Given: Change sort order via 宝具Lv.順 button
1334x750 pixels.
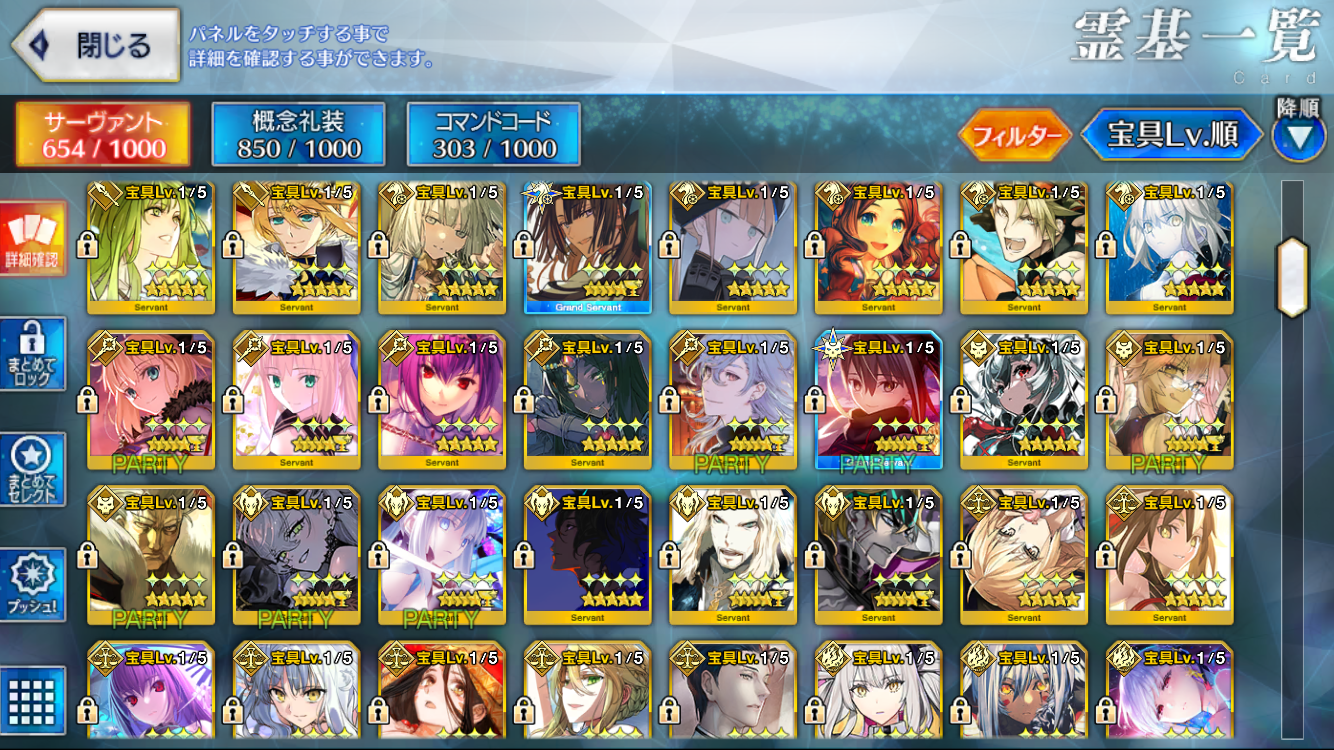Looking at the screenshot, I should (1172, 136).
